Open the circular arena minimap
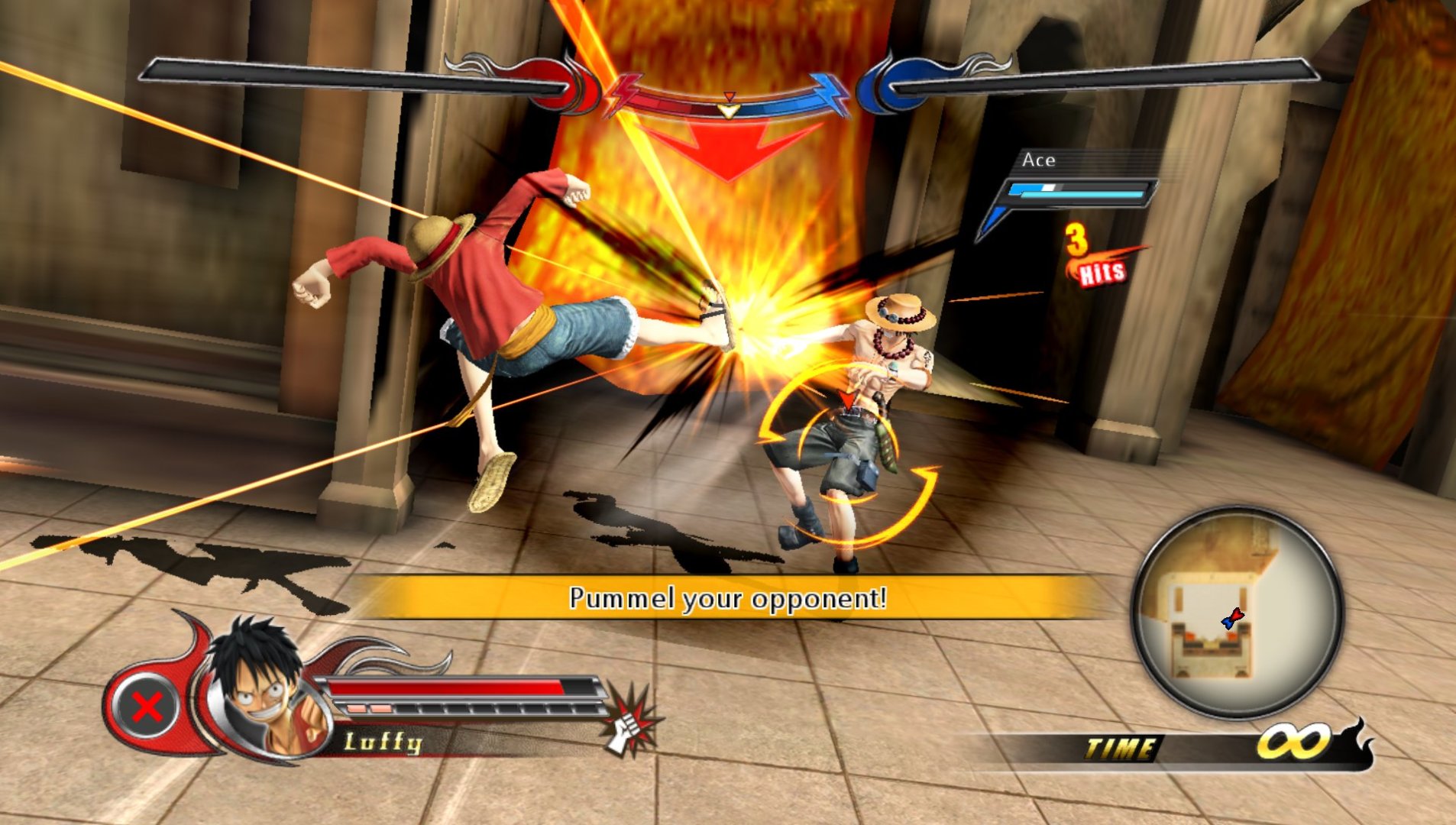The image size is (1456, 825). 1238,613
